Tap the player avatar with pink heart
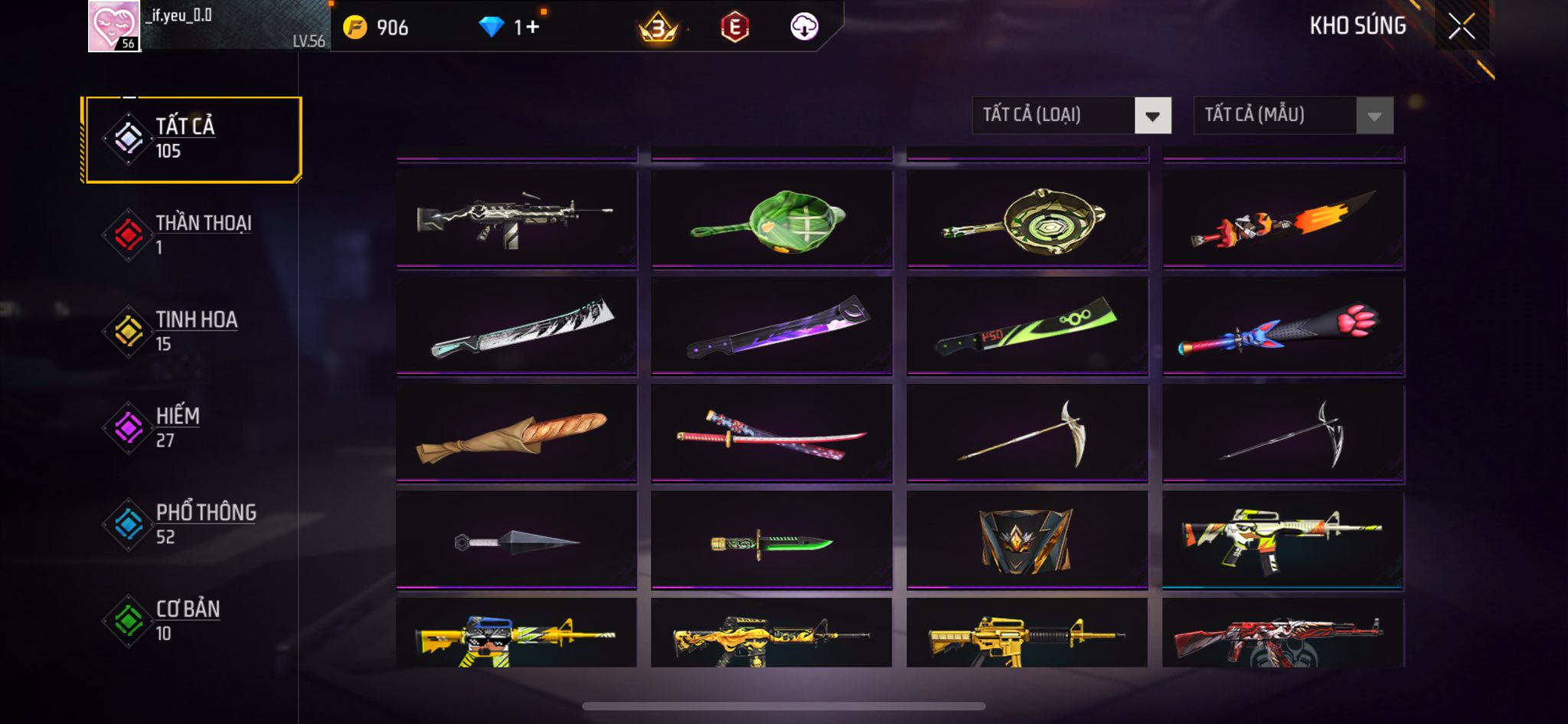The image size is (1568, 724). tap(114, 26)
